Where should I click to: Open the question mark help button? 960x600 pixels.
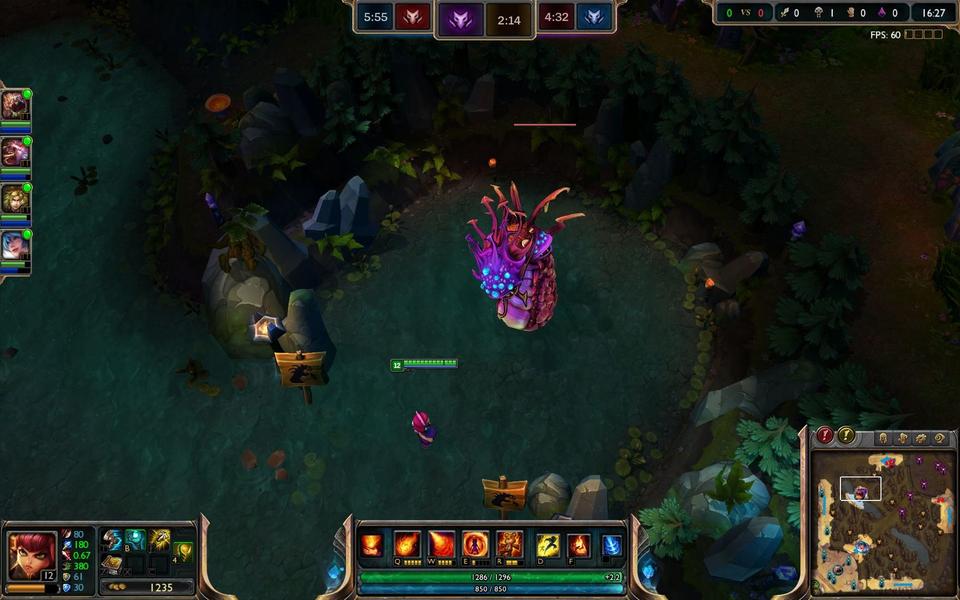(939, 438)
